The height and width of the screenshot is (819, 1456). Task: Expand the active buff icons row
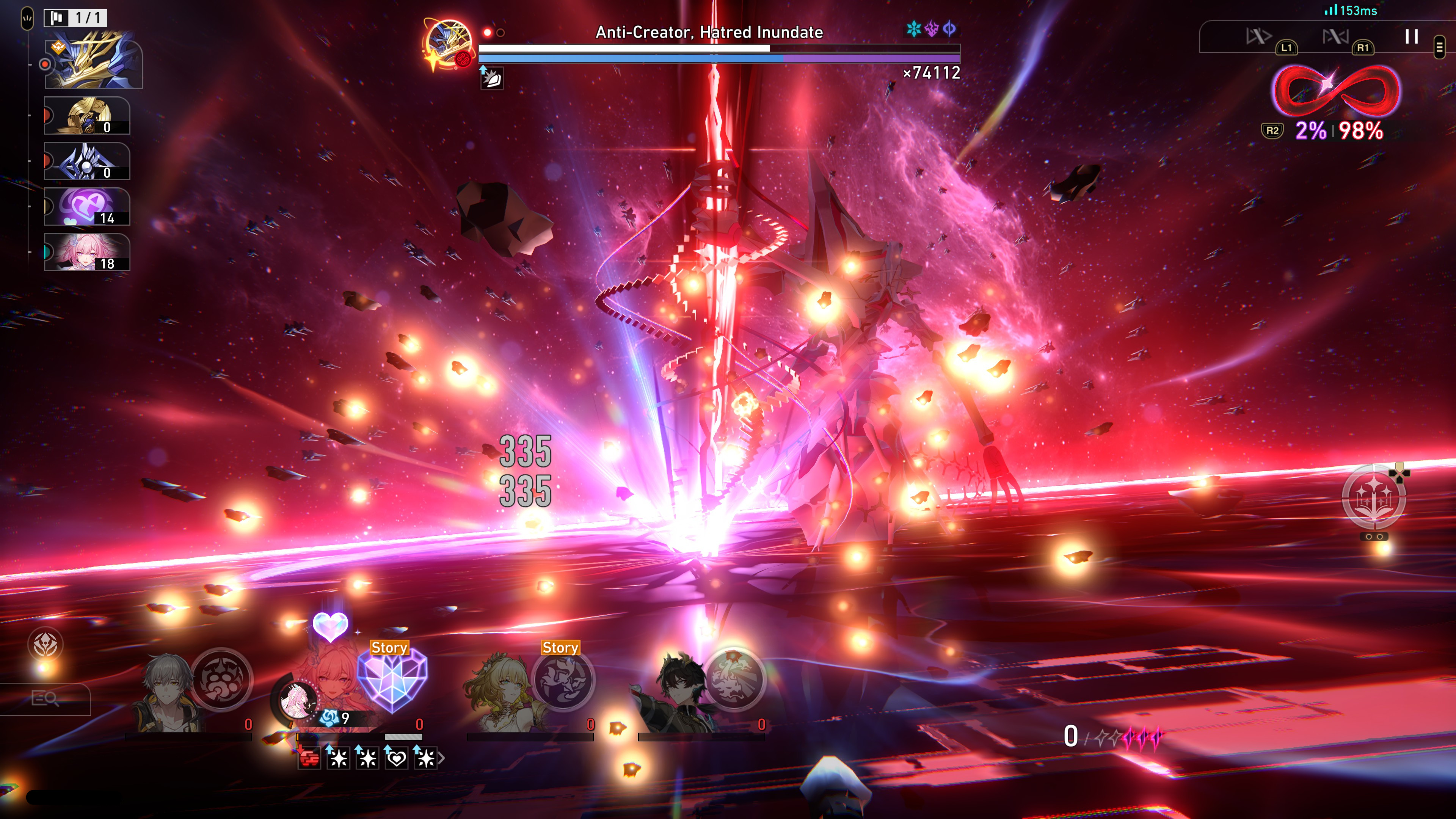441,758
